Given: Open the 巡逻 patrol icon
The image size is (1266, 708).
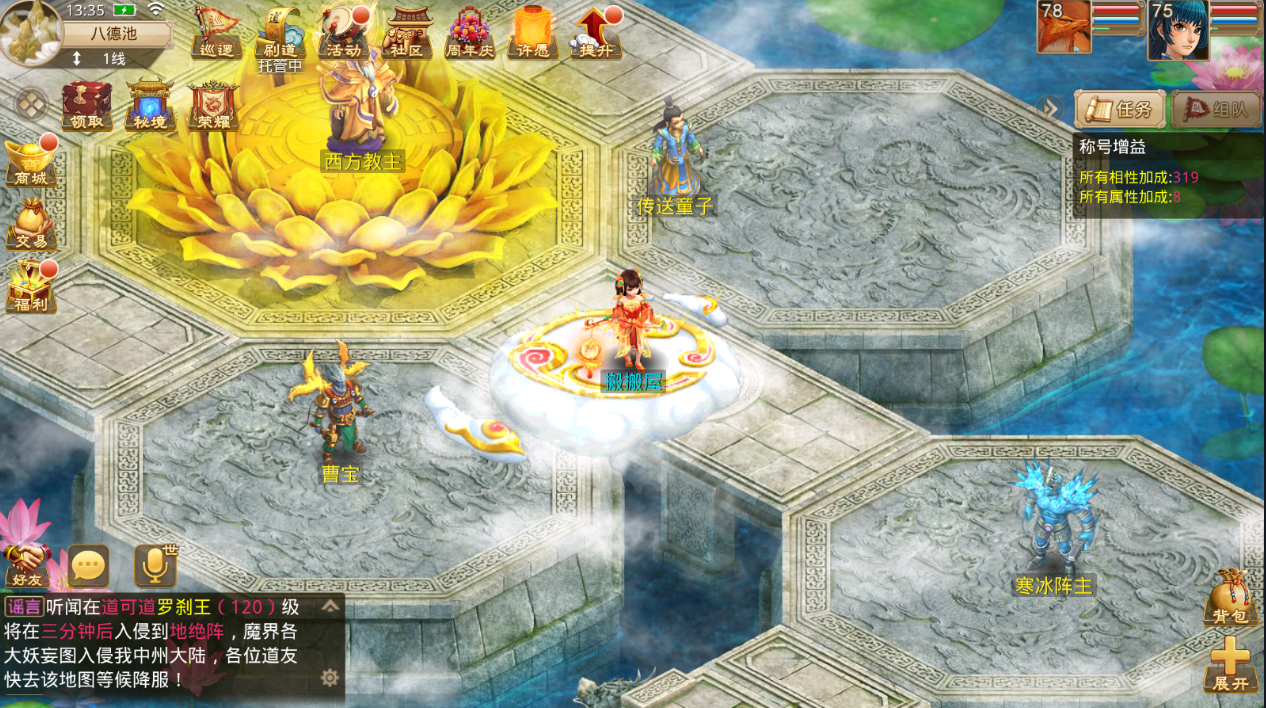Looking at the screenshot, I should 215,33.
